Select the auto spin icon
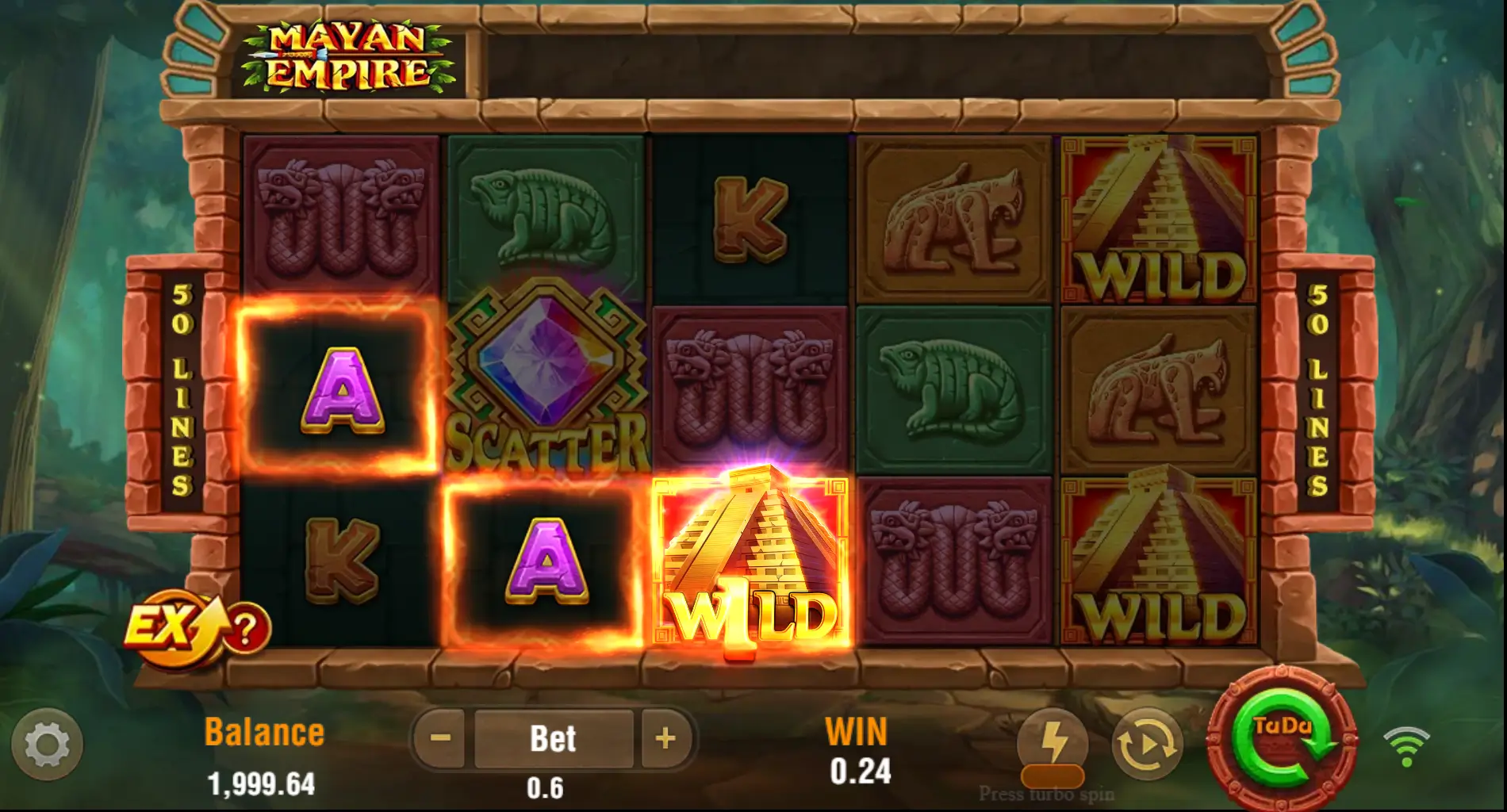The image size is (1507, 812). click(1147, 744)
